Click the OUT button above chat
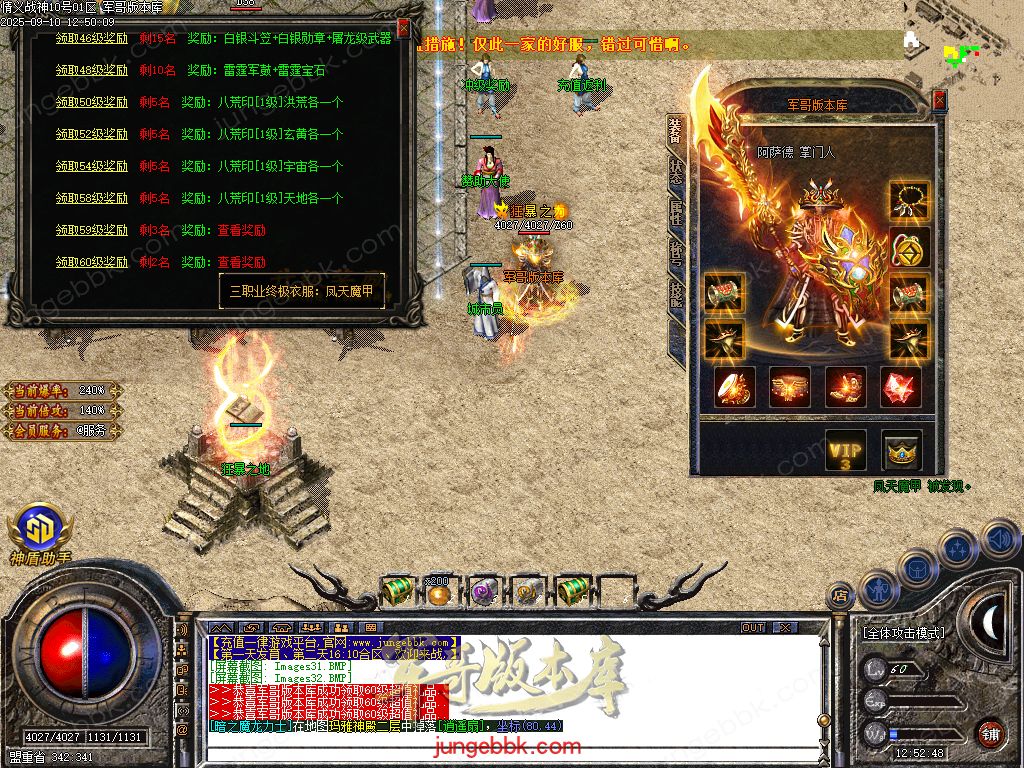The image size is (1024, 768). [x=752, y=628]
